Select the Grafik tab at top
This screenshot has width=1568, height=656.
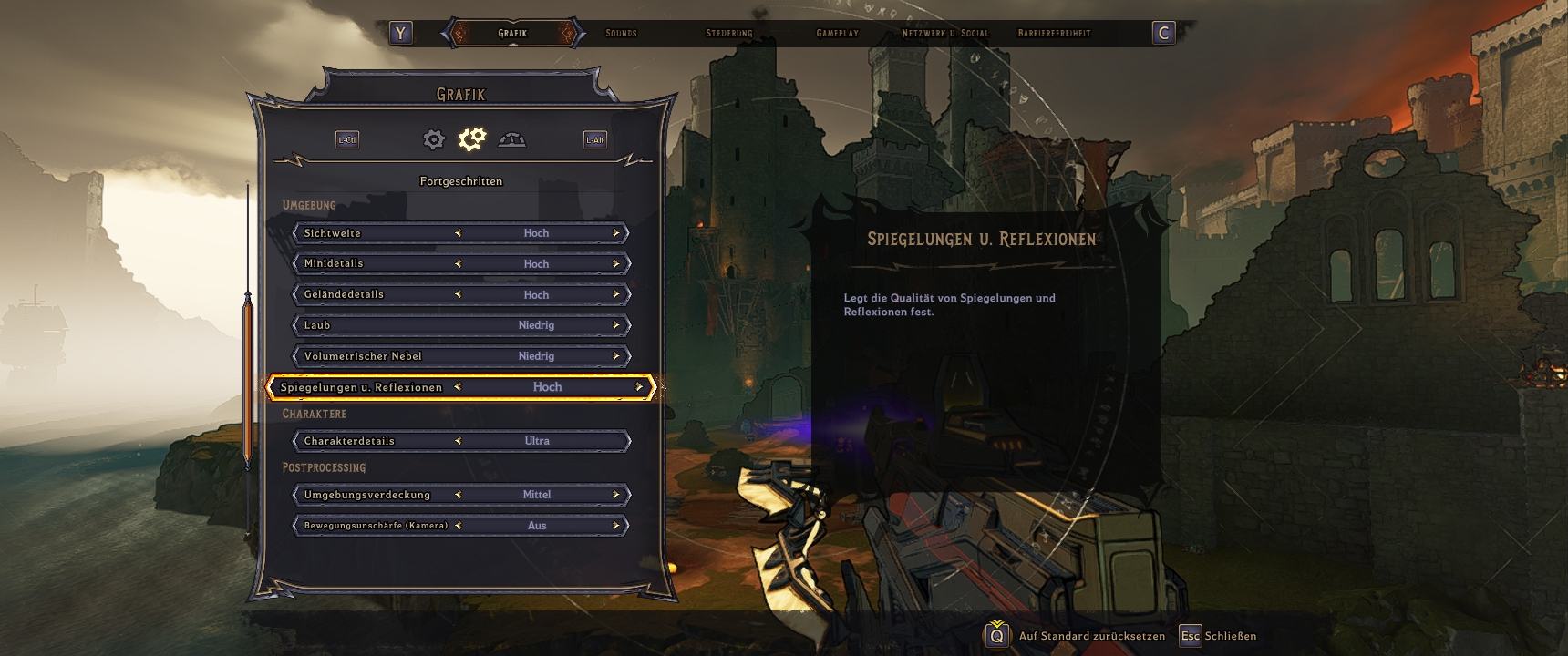[512, 34]
